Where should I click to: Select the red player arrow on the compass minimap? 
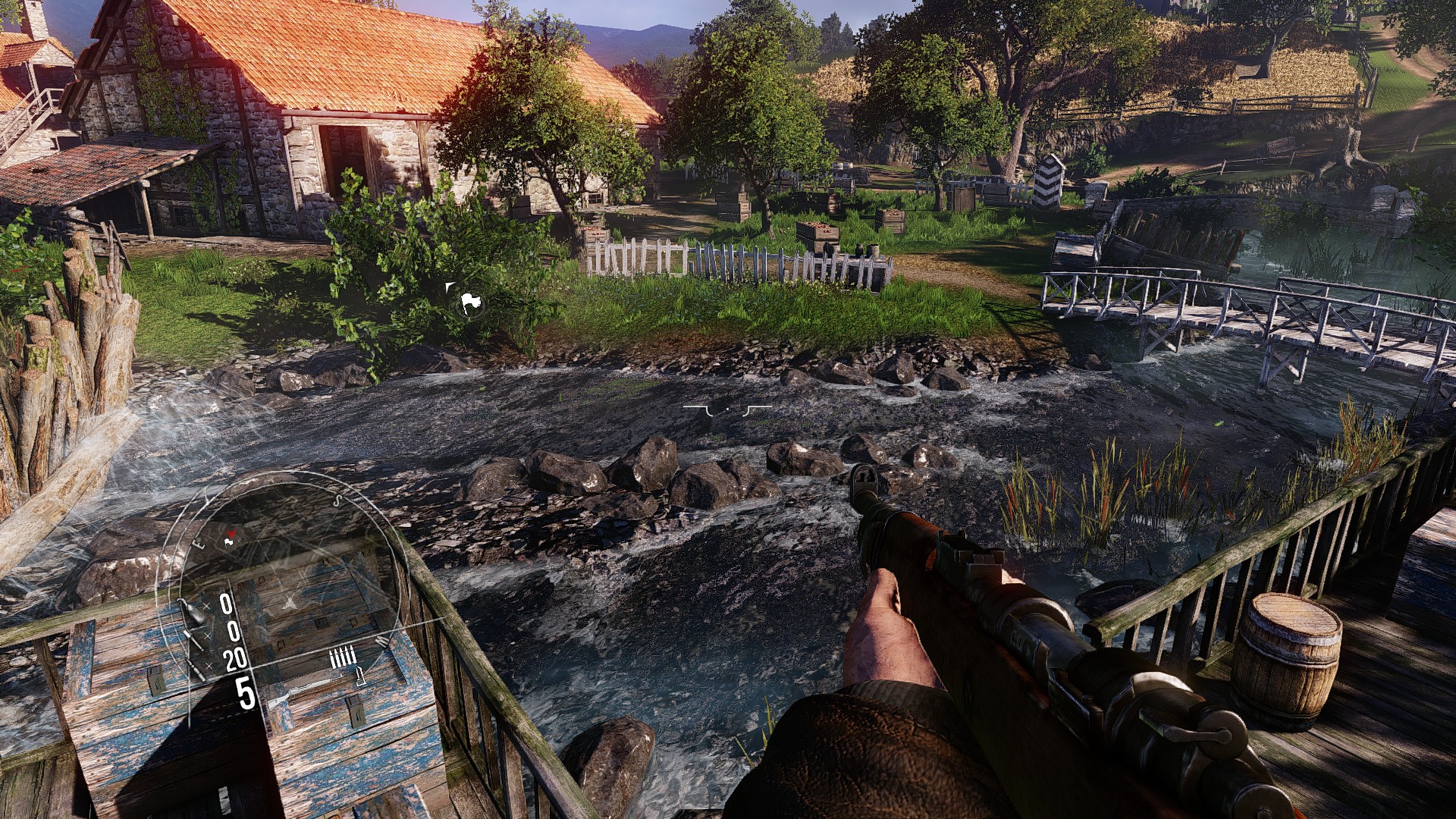coord(231,532)
